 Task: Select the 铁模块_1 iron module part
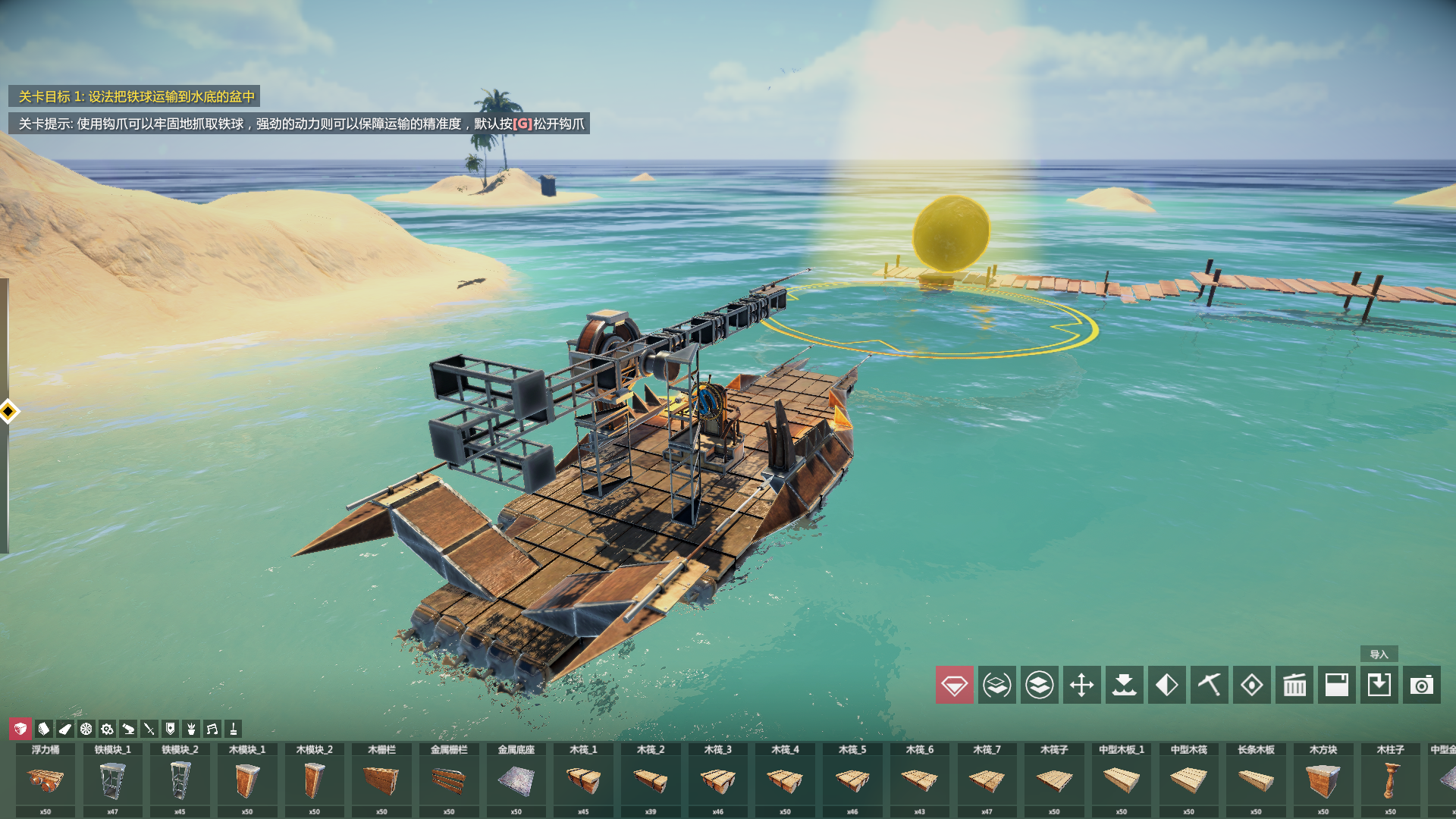(112, 780)
